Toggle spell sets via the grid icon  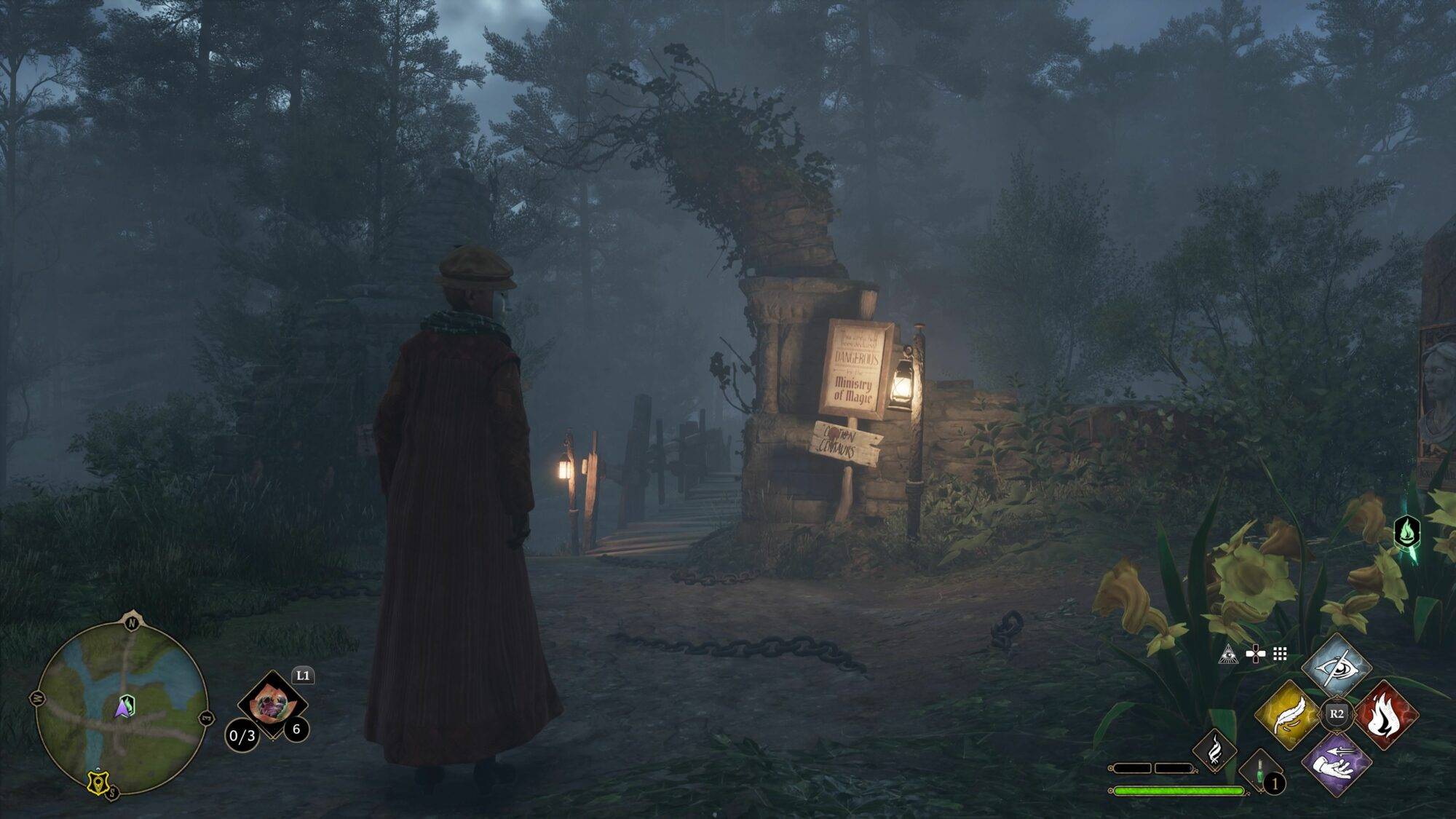[1280, 654]
